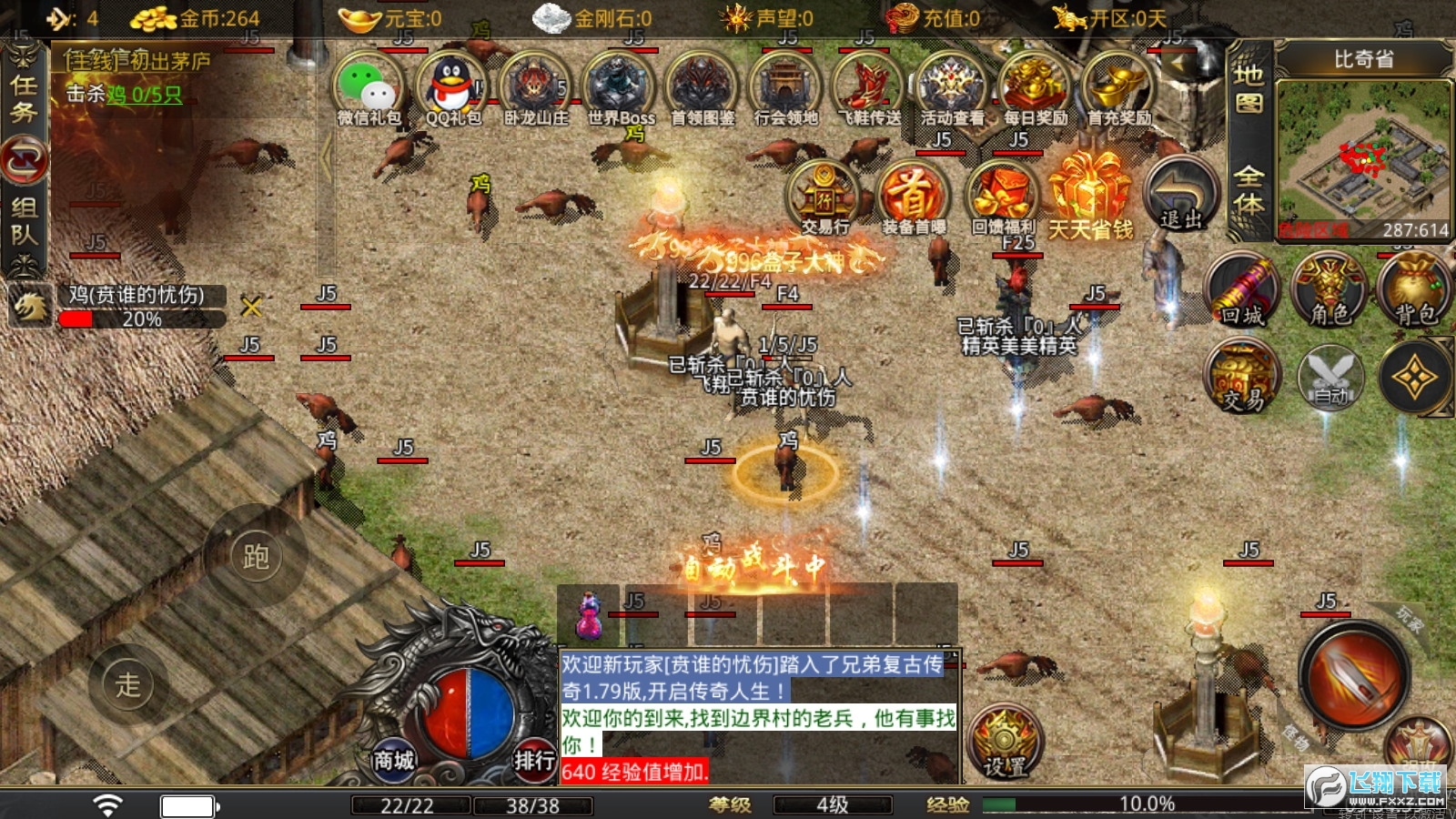
Task: Open the 首充奖励 first recharge reward
Action: pos(1118,87)
